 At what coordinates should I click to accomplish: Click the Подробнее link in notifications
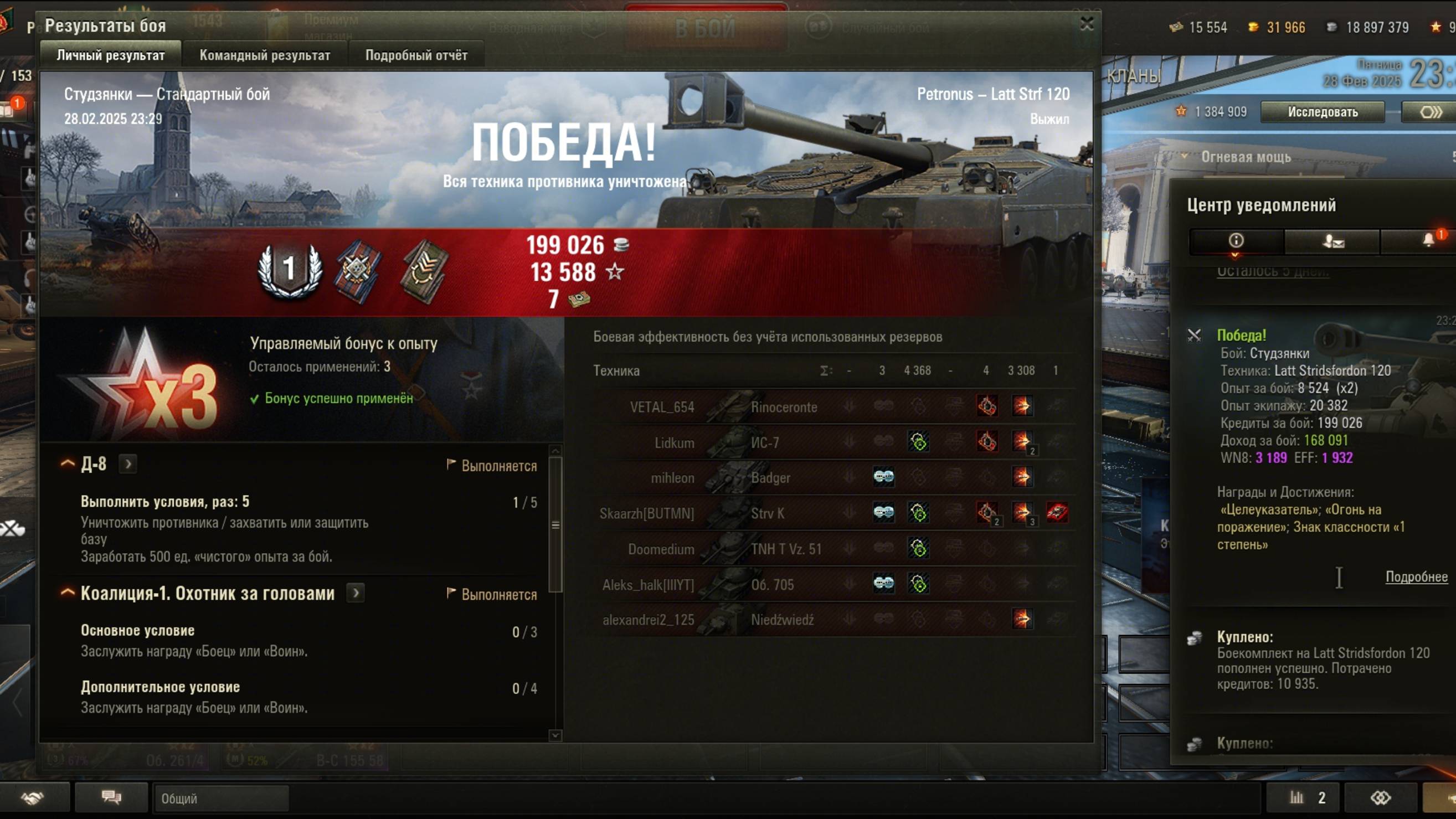coord(1416,576)
